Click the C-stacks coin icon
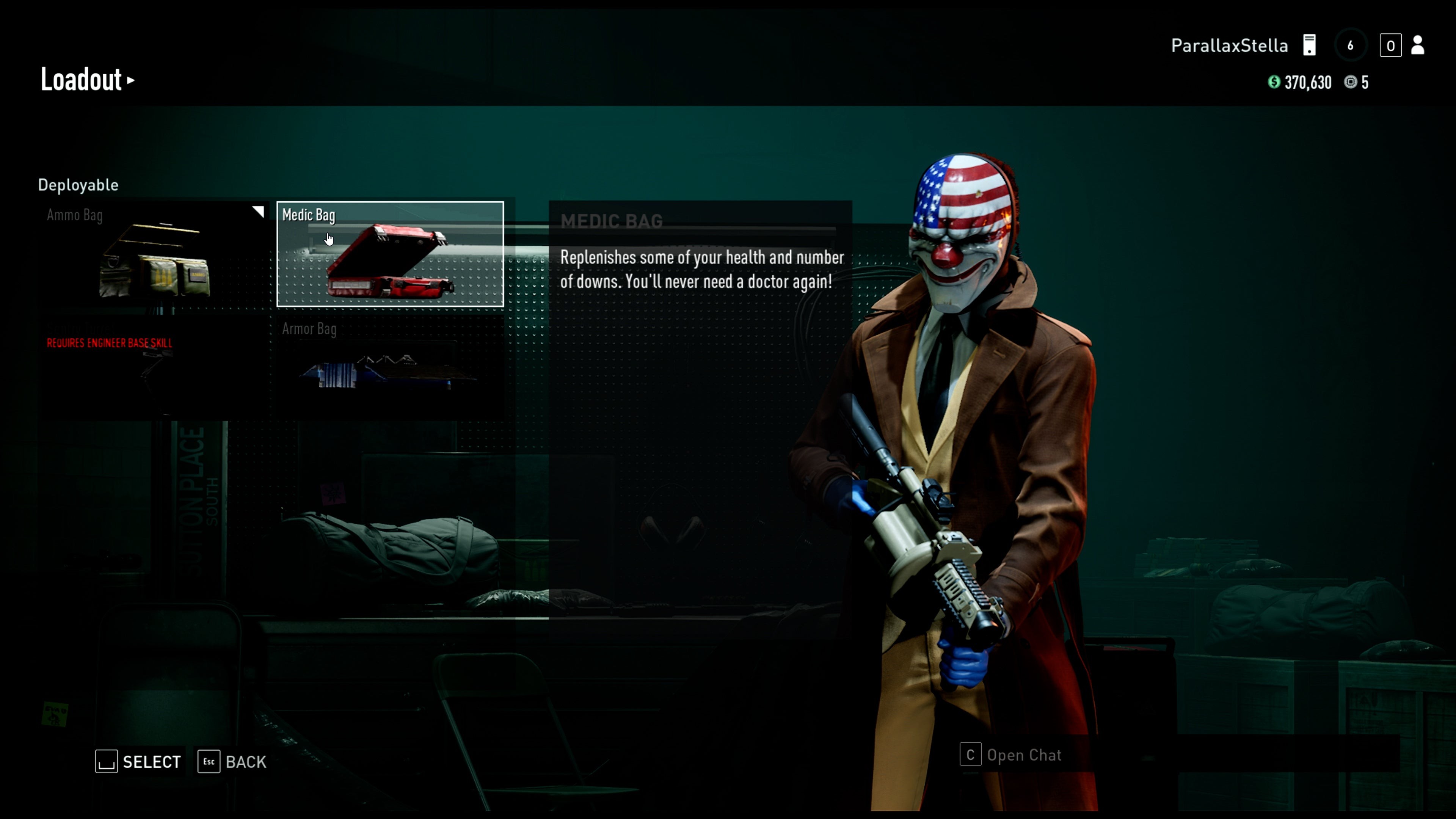The width and height of the screenshot is (1456, 819). [1351, 83]
